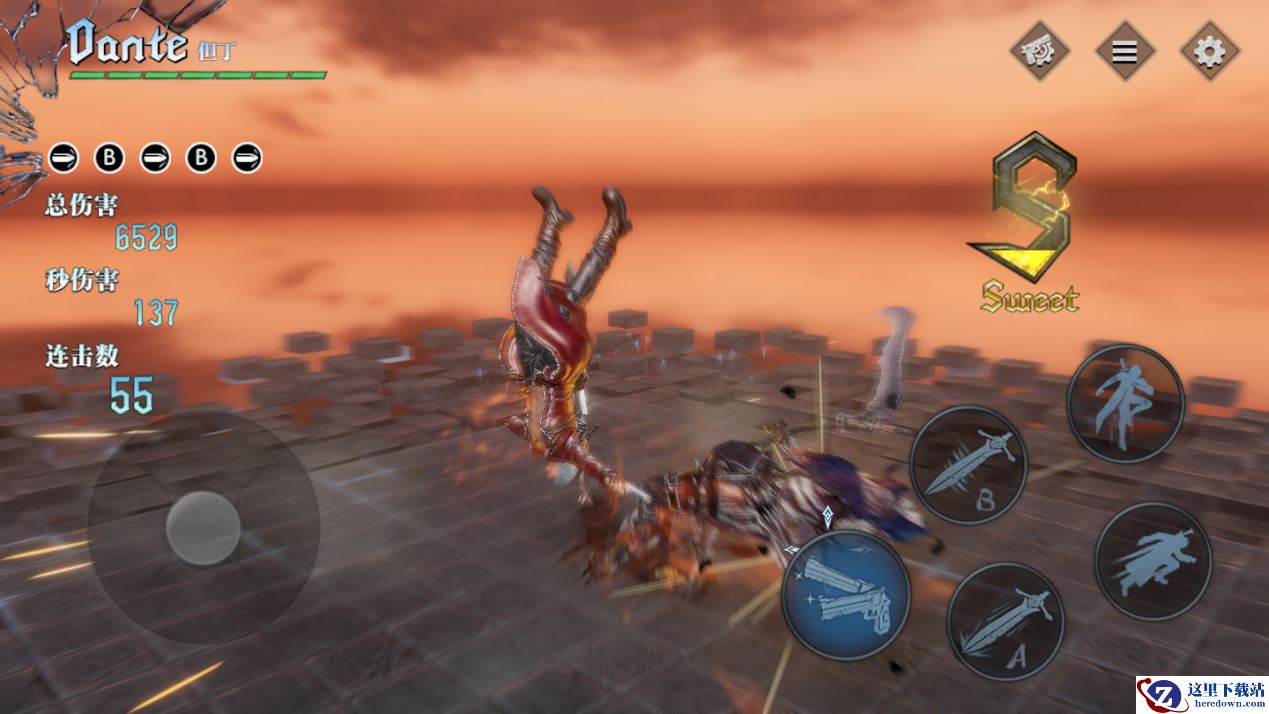Tap the jump action button
The image size is (1269, 714).
pyautogui.click(x=1125, y=403)
